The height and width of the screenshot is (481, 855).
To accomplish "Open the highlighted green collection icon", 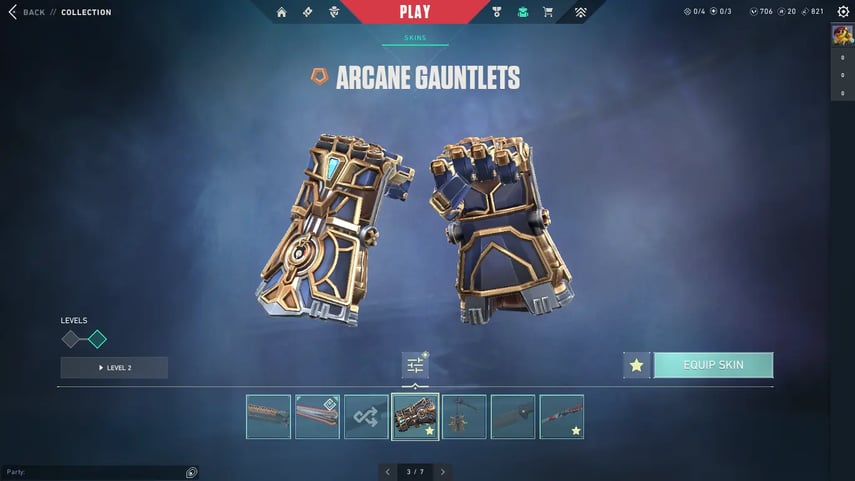I will tap(522, 12).
